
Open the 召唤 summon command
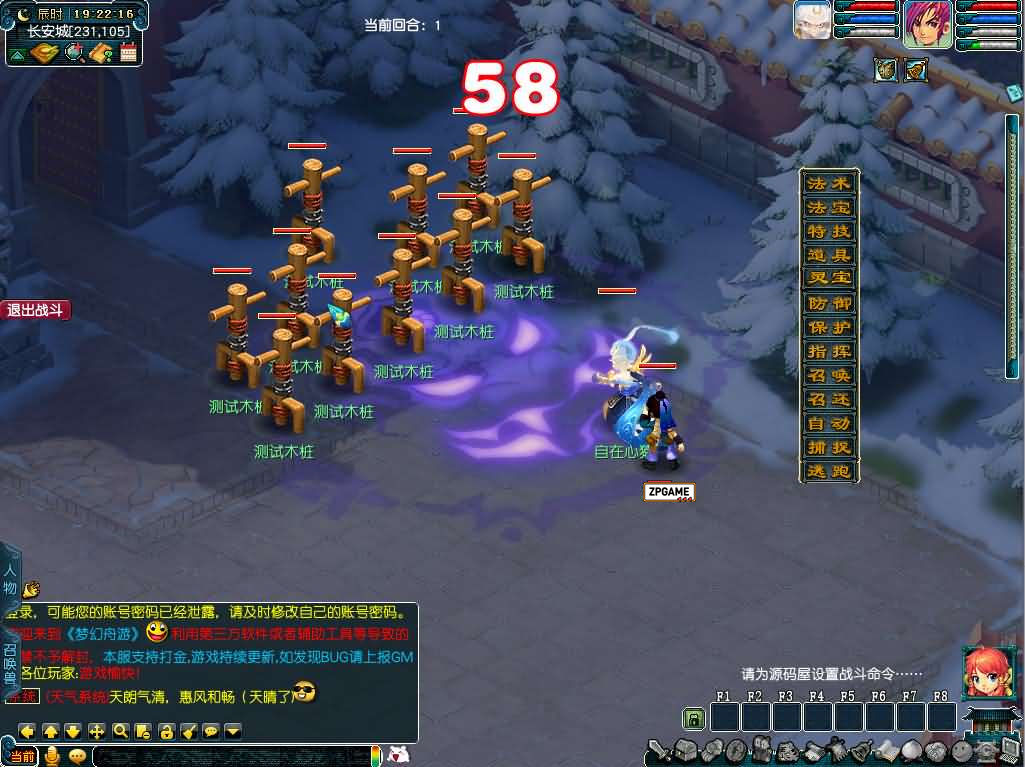(x=829, y=375)
